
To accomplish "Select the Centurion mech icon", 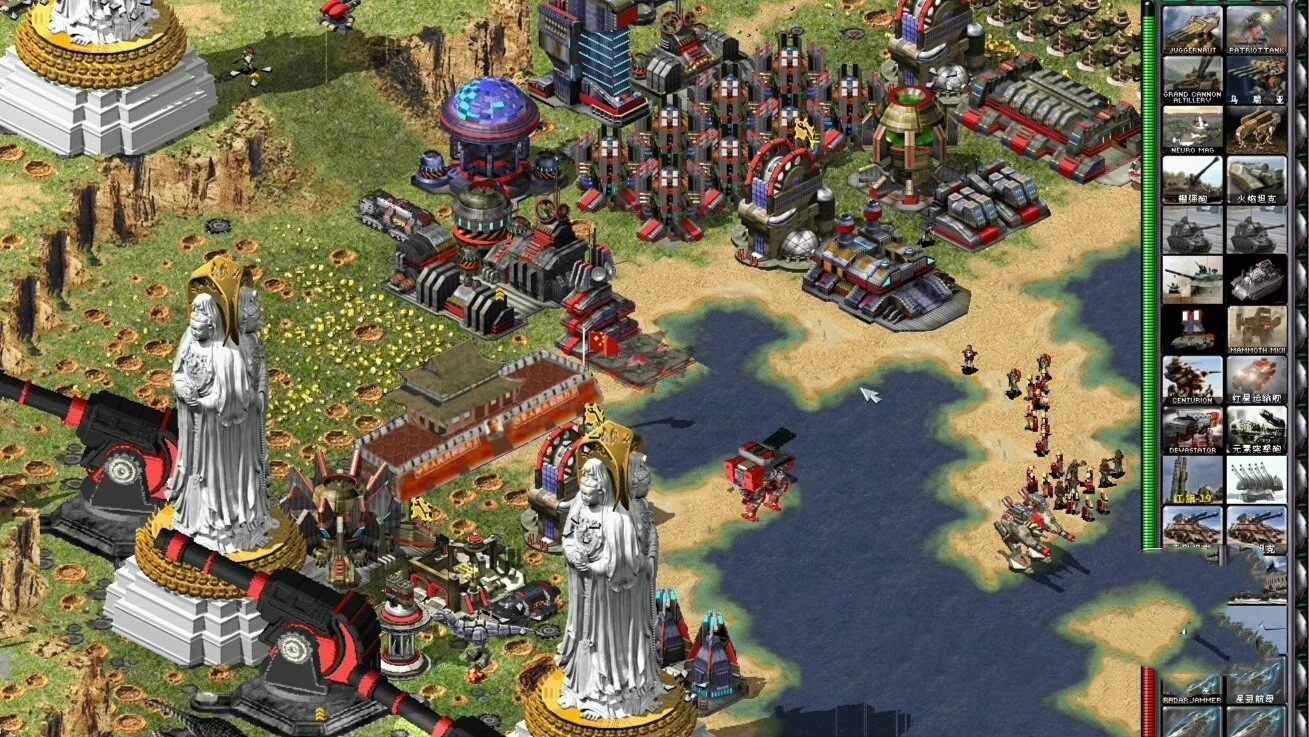I will [1192, 379].
